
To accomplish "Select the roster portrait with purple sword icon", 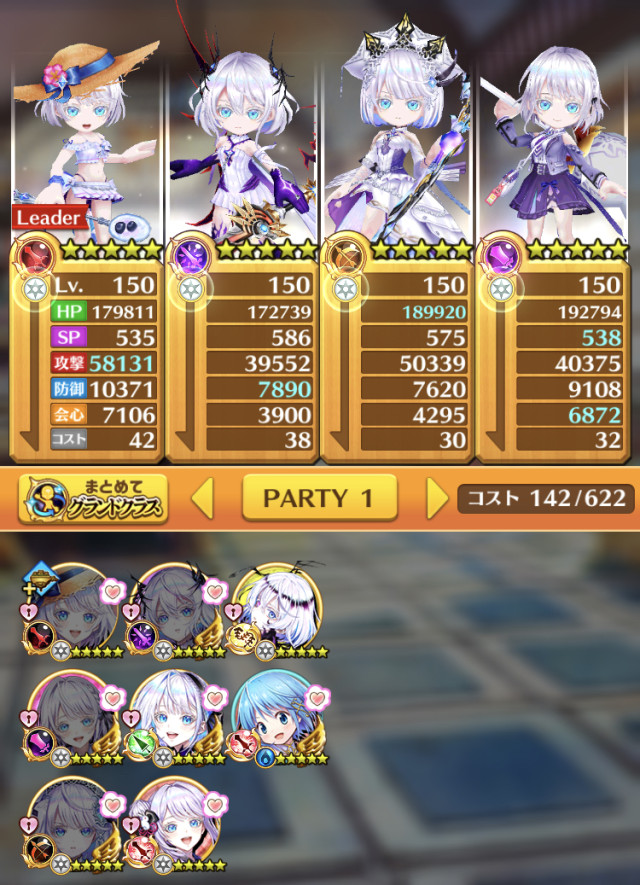I will tap(177, 612).
